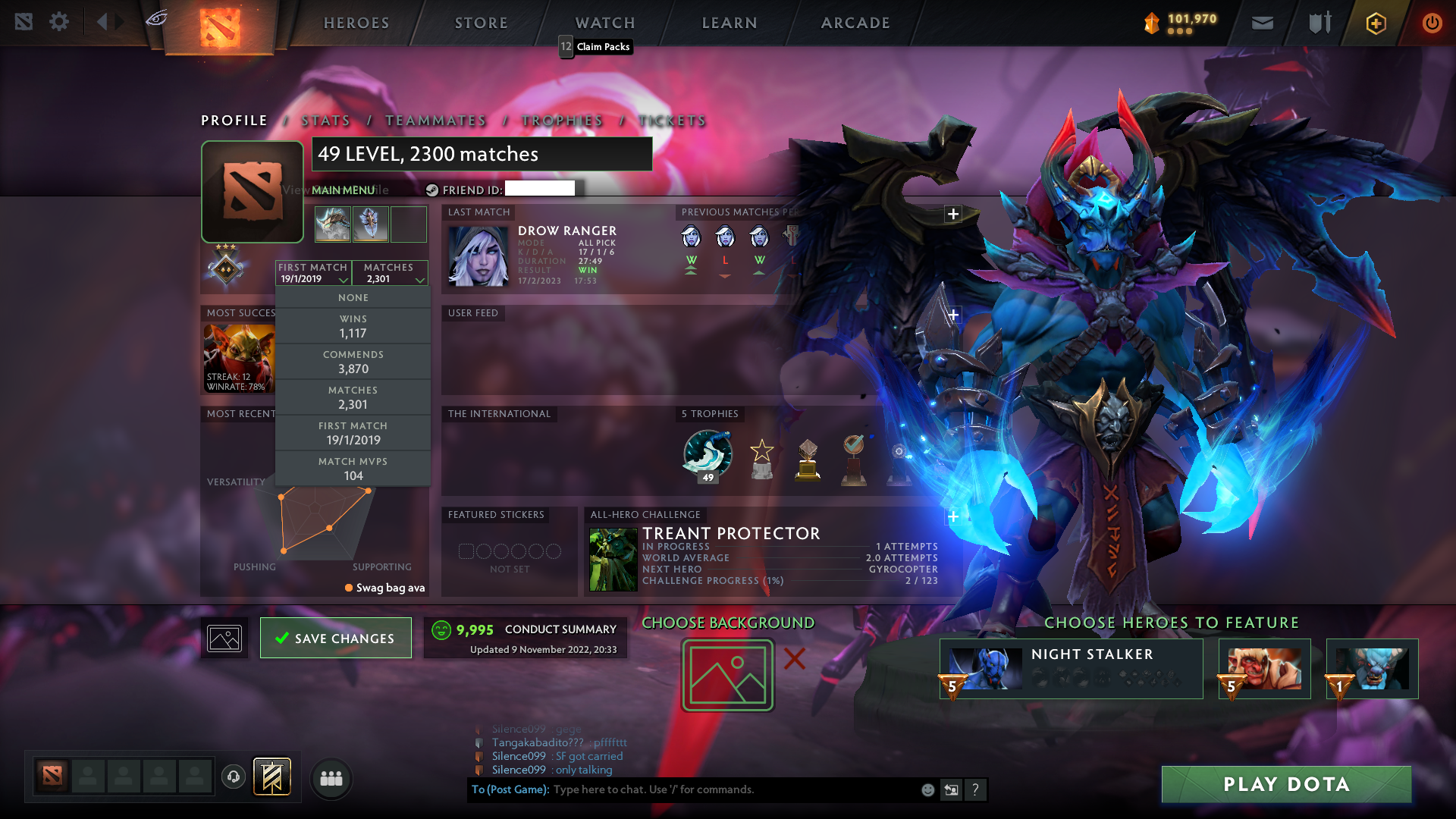Open voice settings via the headset icon

tap(233, 777)
